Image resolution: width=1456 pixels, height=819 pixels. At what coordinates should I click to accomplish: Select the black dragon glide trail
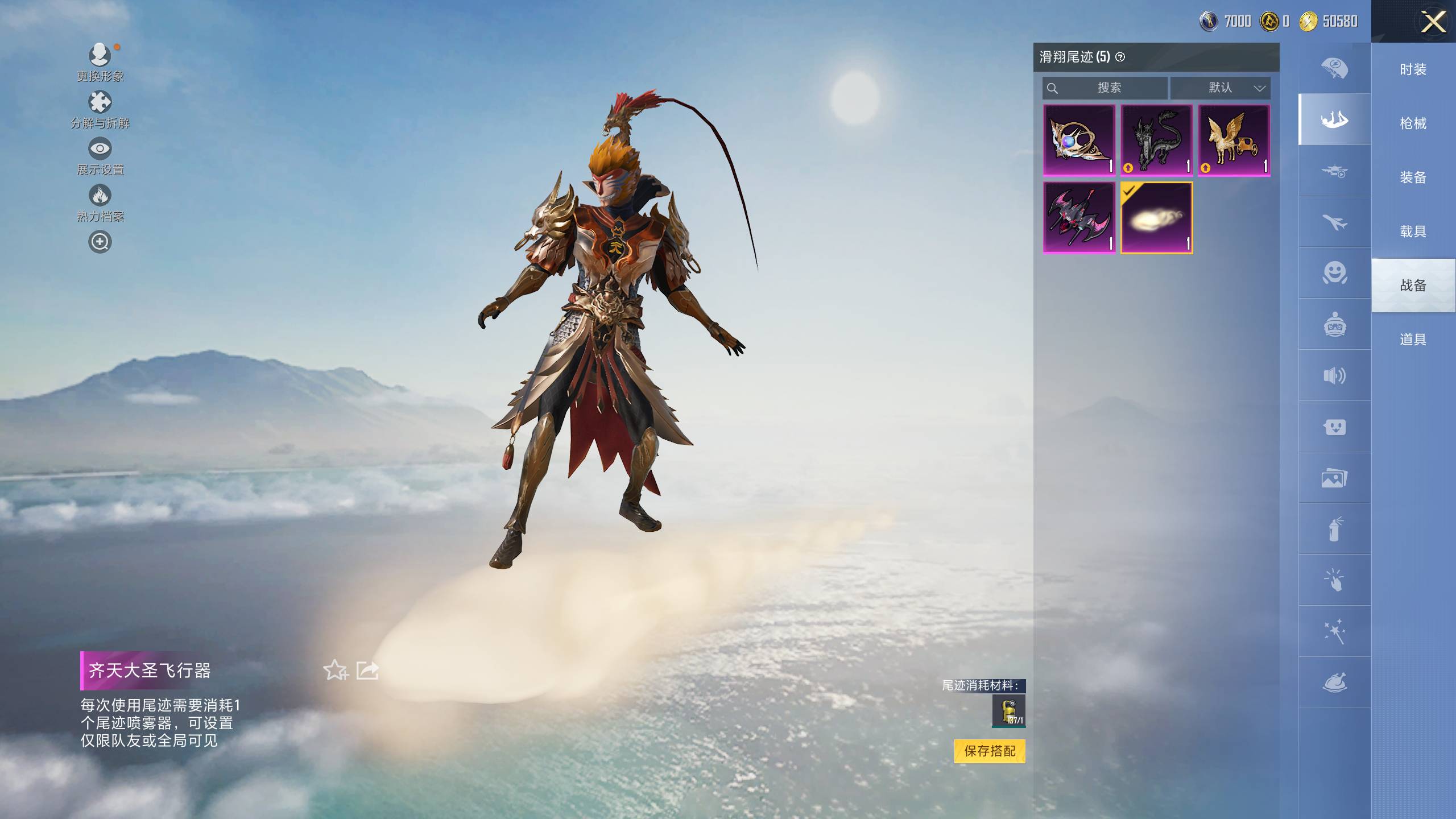1156,140
